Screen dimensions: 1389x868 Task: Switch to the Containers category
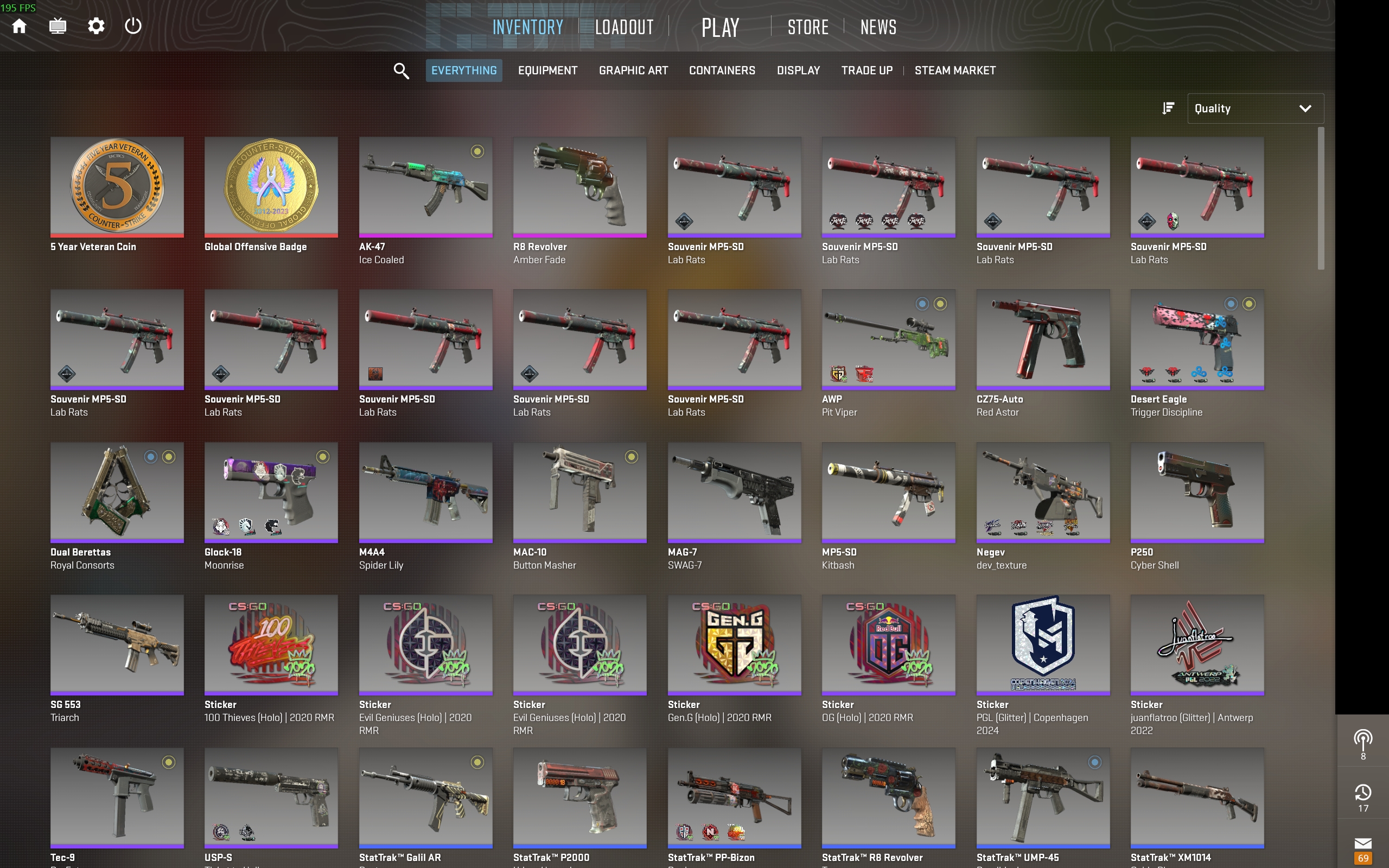point(722,71)
